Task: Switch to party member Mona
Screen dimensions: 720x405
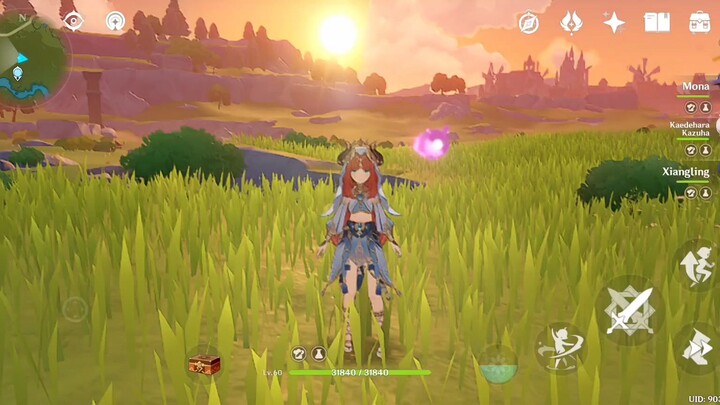Action: point(696,87)
